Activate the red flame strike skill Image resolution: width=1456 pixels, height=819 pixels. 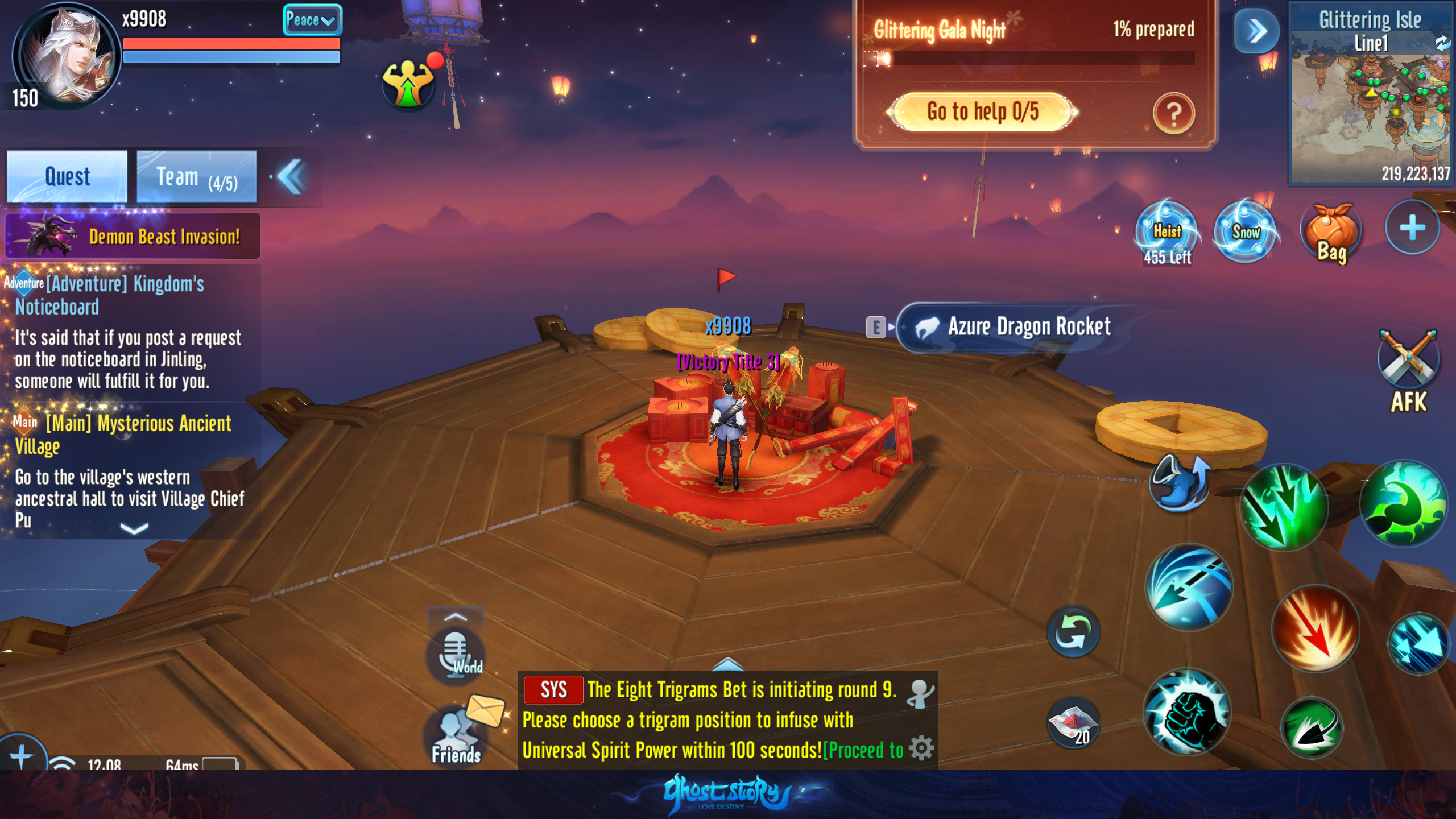pos(1315,628)
